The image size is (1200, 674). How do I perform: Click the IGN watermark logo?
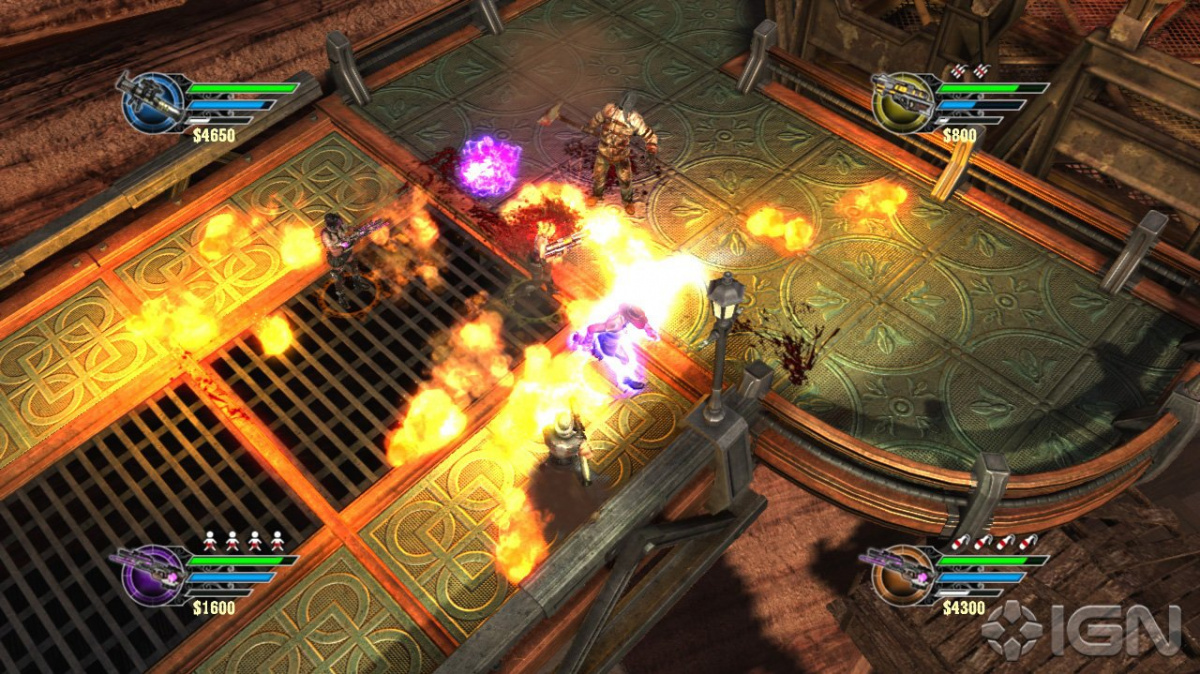pos(1082,632)
